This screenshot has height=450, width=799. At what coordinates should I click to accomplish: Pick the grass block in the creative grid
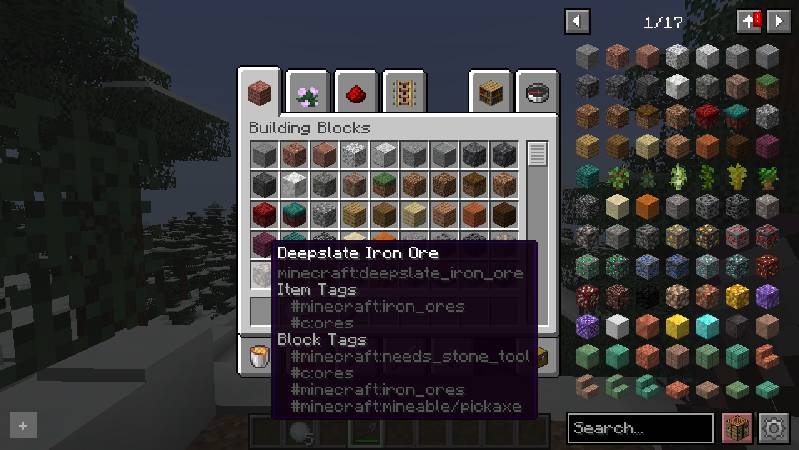[385, 185]
